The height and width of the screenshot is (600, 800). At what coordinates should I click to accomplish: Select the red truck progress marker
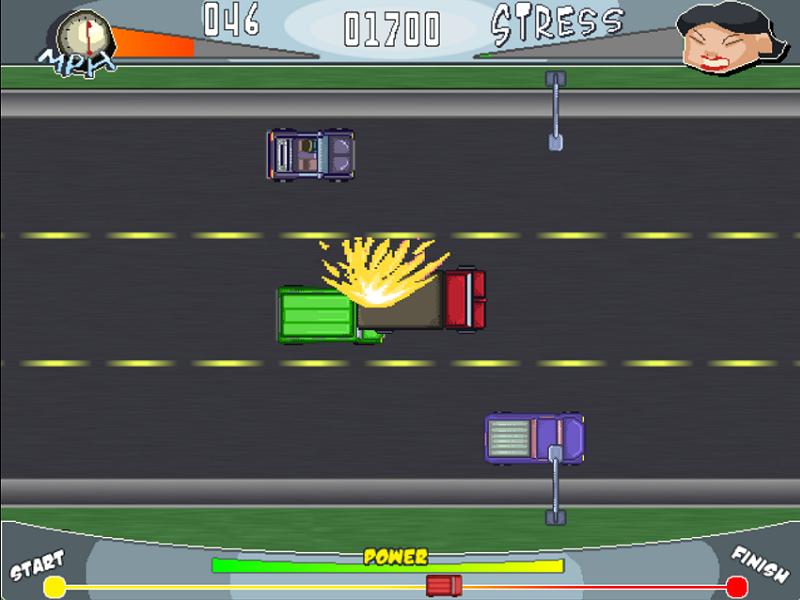444,585
